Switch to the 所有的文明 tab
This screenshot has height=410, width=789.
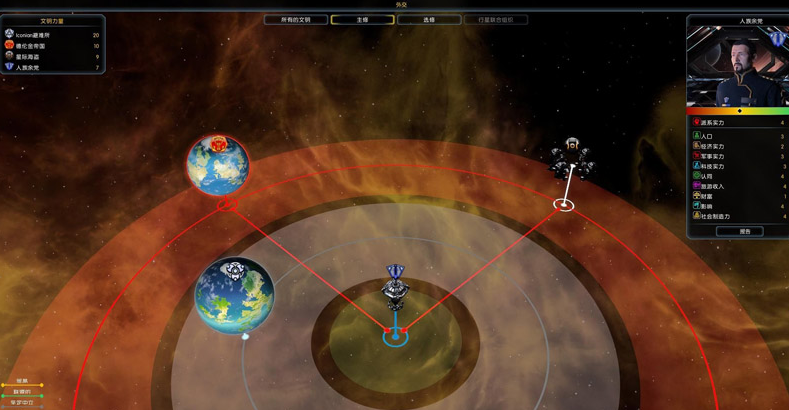295,20
